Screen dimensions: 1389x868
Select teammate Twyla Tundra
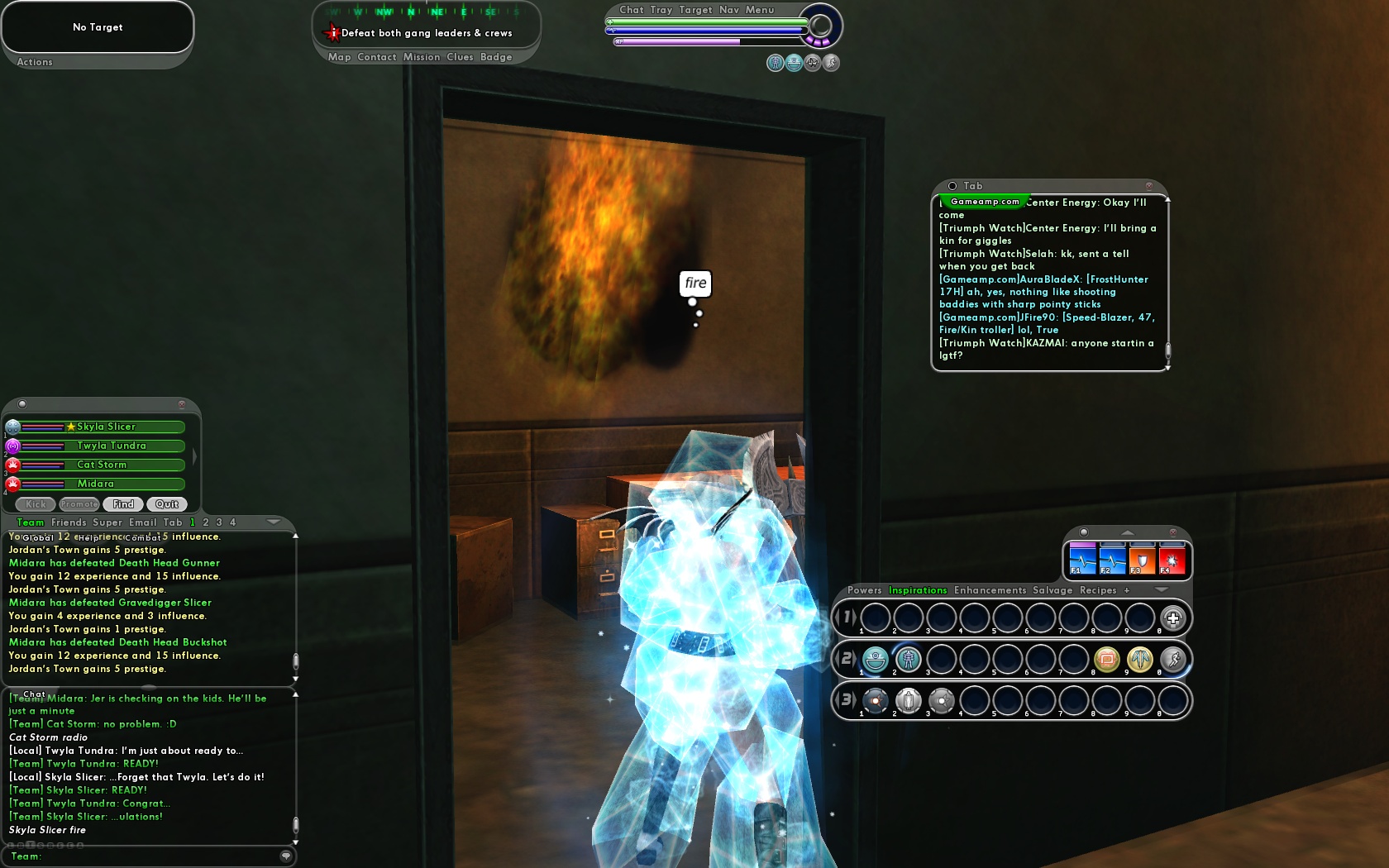click(x=112, y=446)
